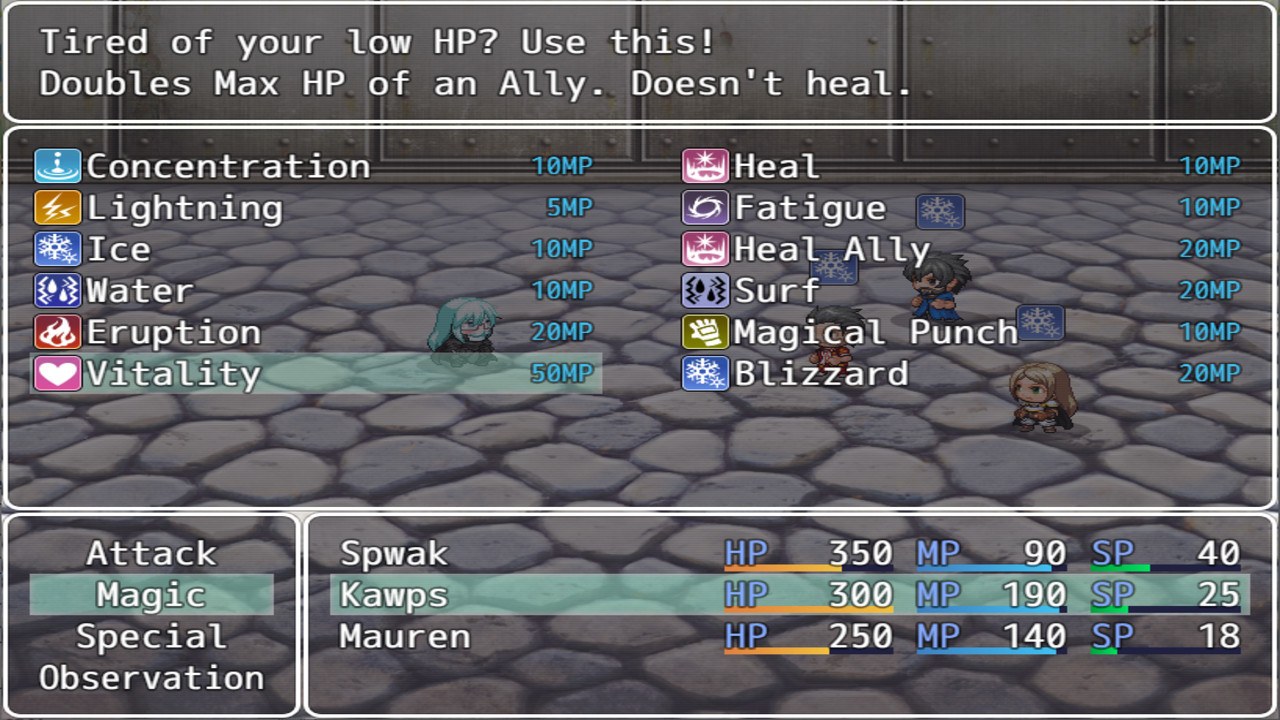The height and width of the screenshot is (720, 1280).
Task: Select the Blizzard spell icon
Action: point(704,373)
